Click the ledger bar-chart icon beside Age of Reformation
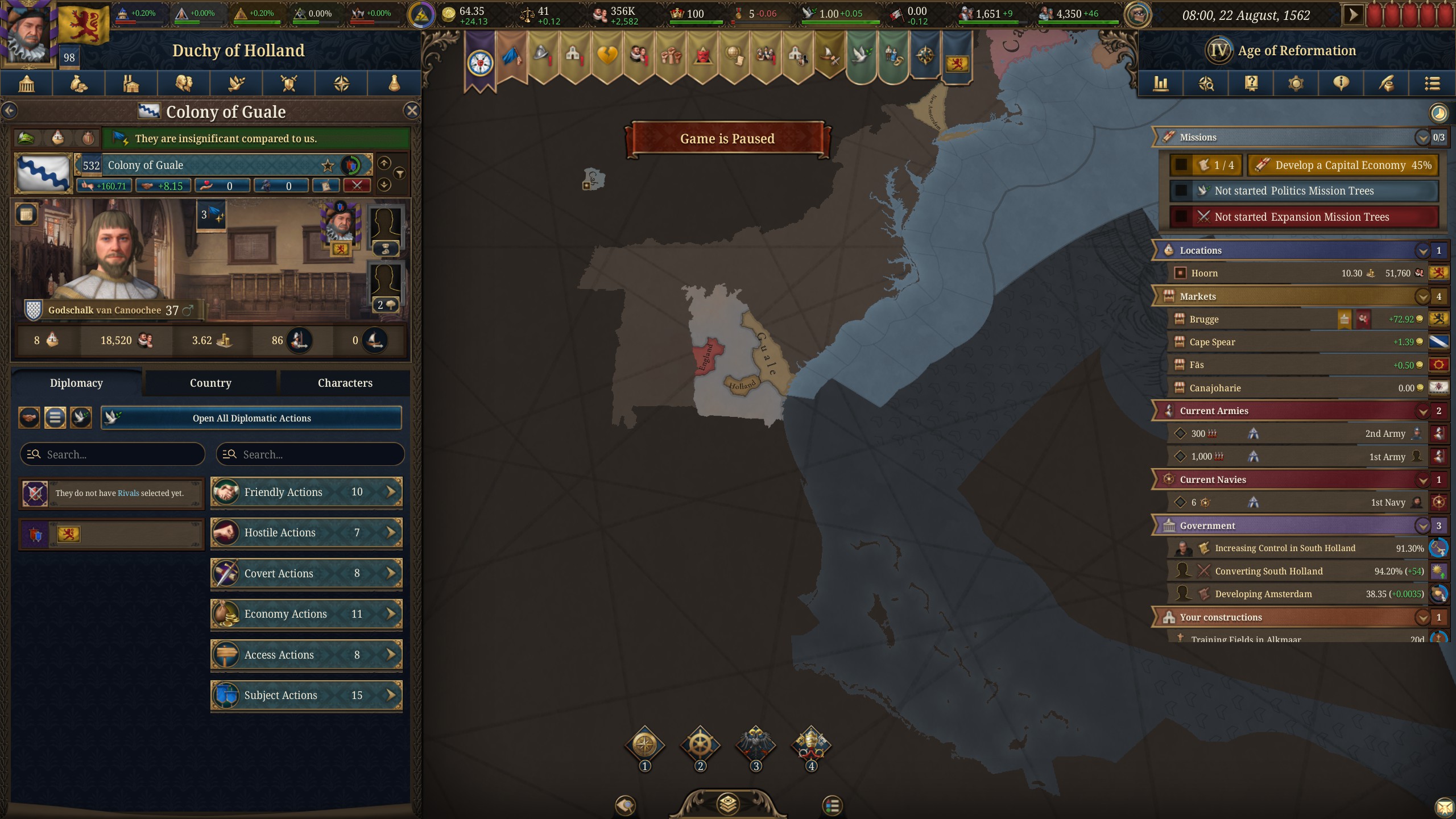This screenshot has height=819, width=1456. pos(1161,84)
